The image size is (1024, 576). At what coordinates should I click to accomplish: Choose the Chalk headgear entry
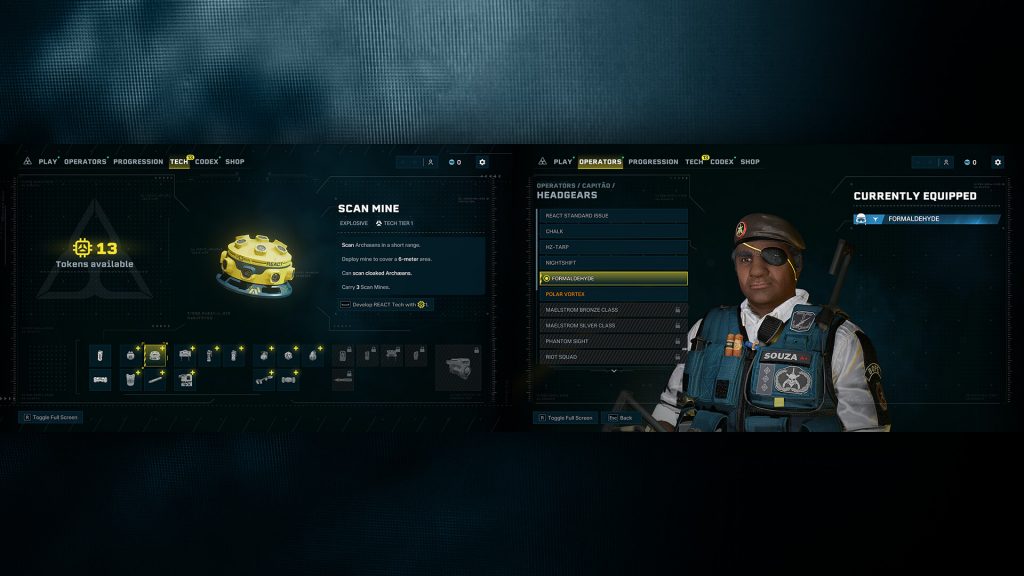click(x=612, y=231)
